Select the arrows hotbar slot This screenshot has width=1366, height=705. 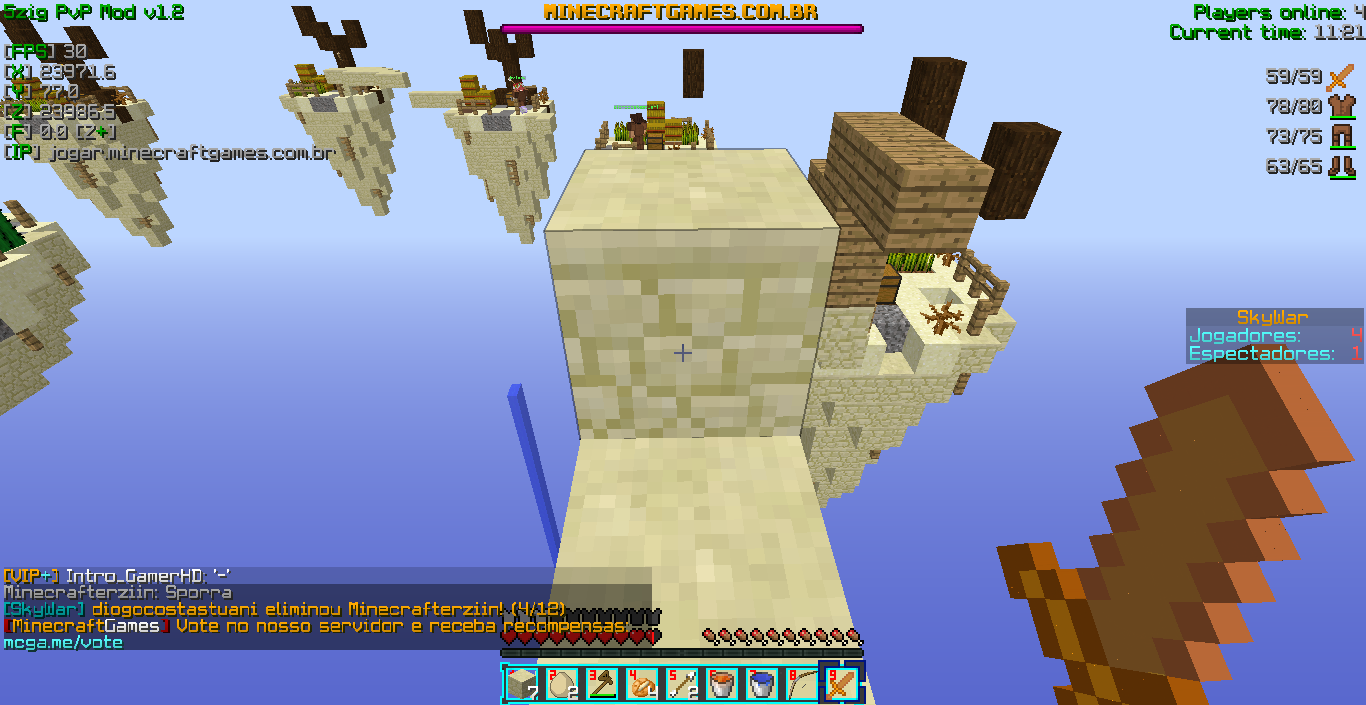[x=682, y=685]
